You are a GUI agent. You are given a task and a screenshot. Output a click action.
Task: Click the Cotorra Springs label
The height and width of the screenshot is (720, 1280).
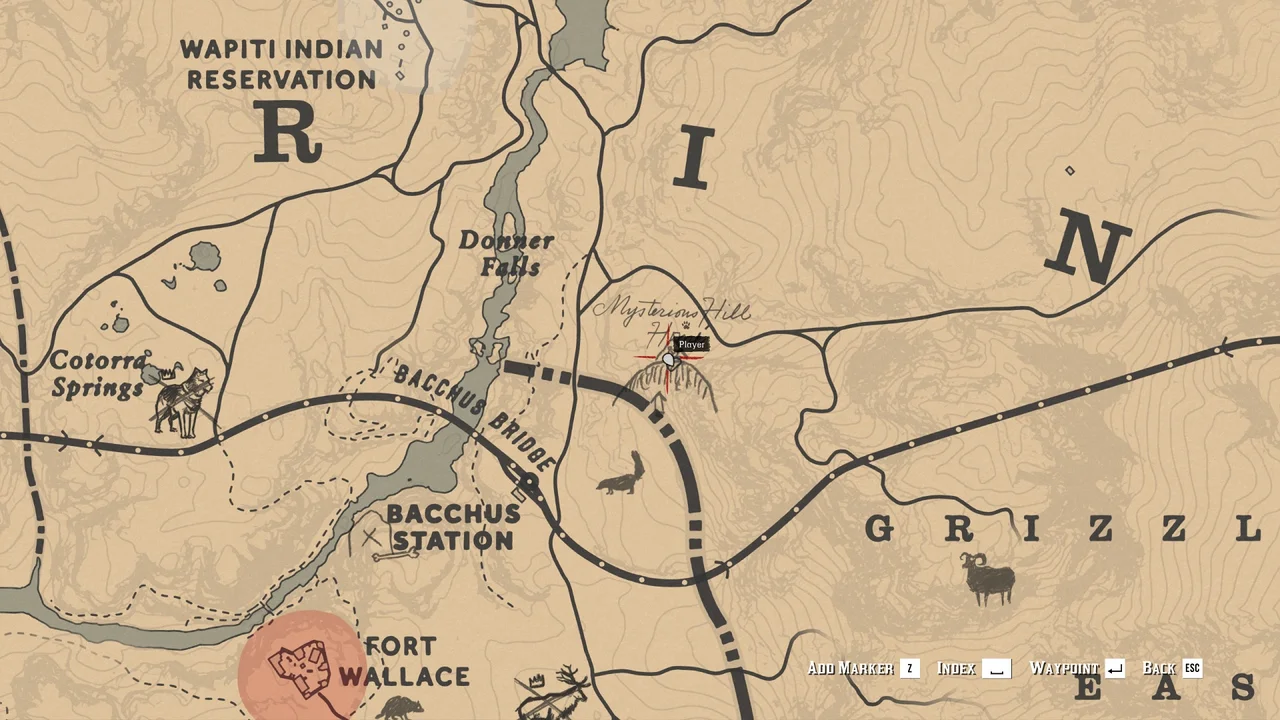(98, 375)
